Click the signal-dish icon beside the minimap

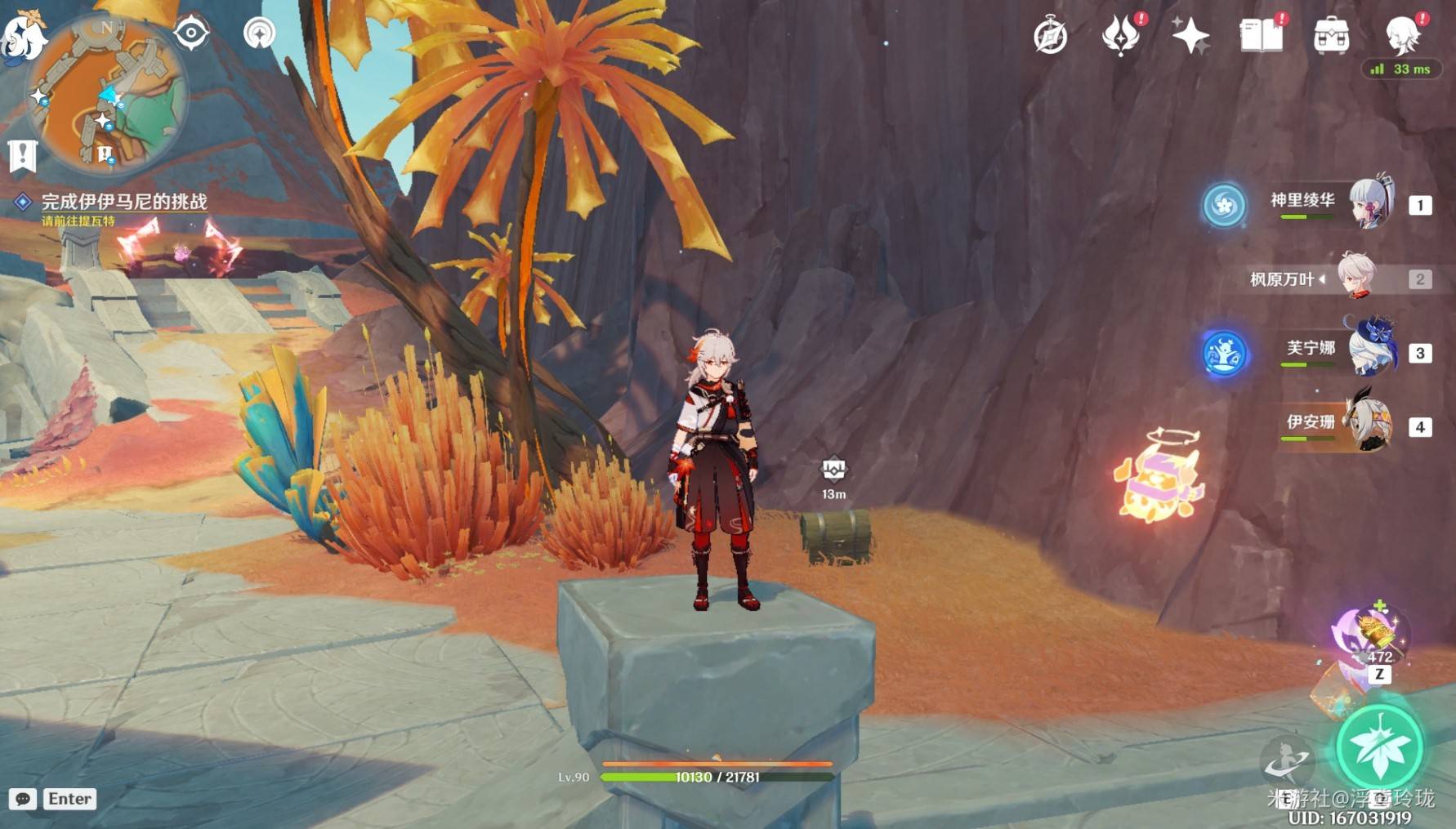point(260,33)
